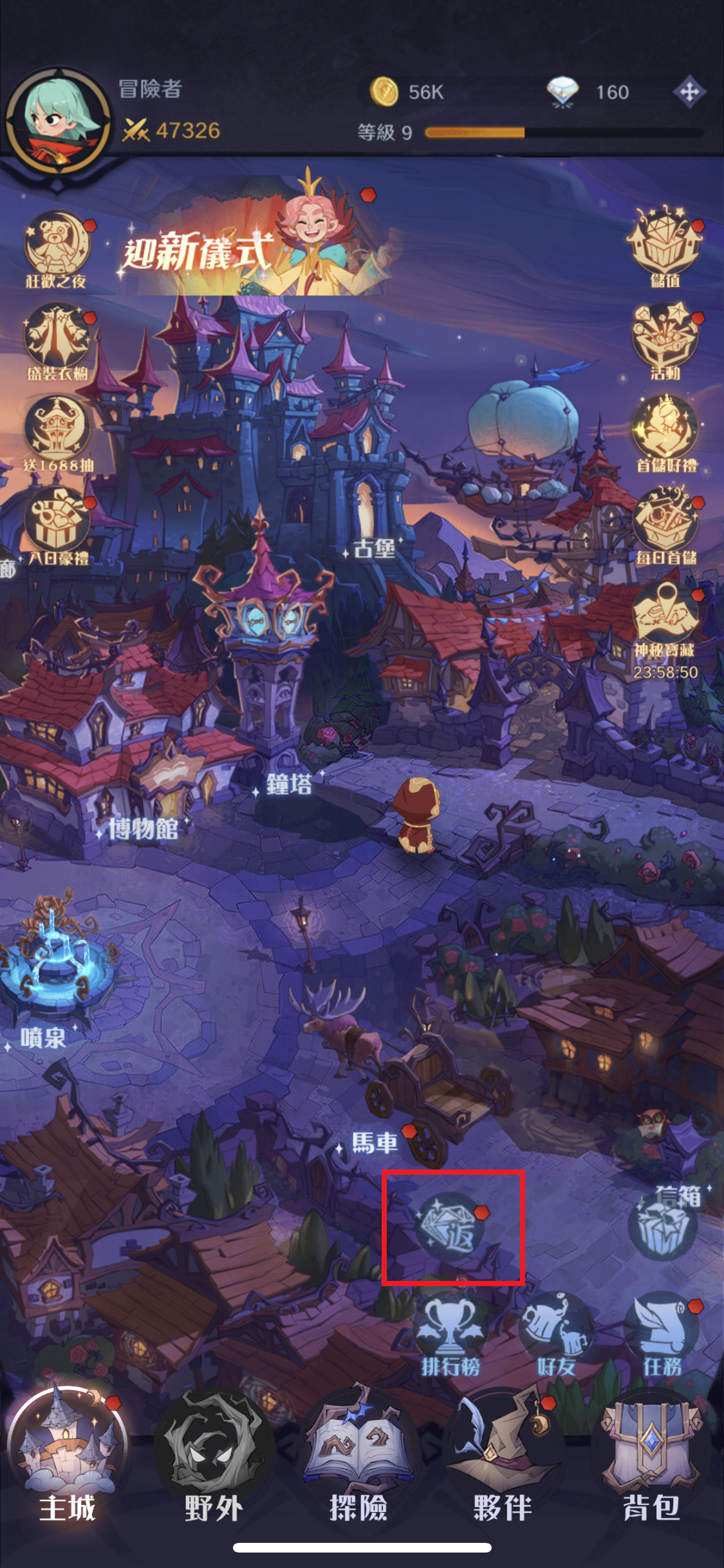Open the 狂歡之夜 event icon
Image resolution: width=724 pixels, height=1568 pixels.
tap(57, 247)
